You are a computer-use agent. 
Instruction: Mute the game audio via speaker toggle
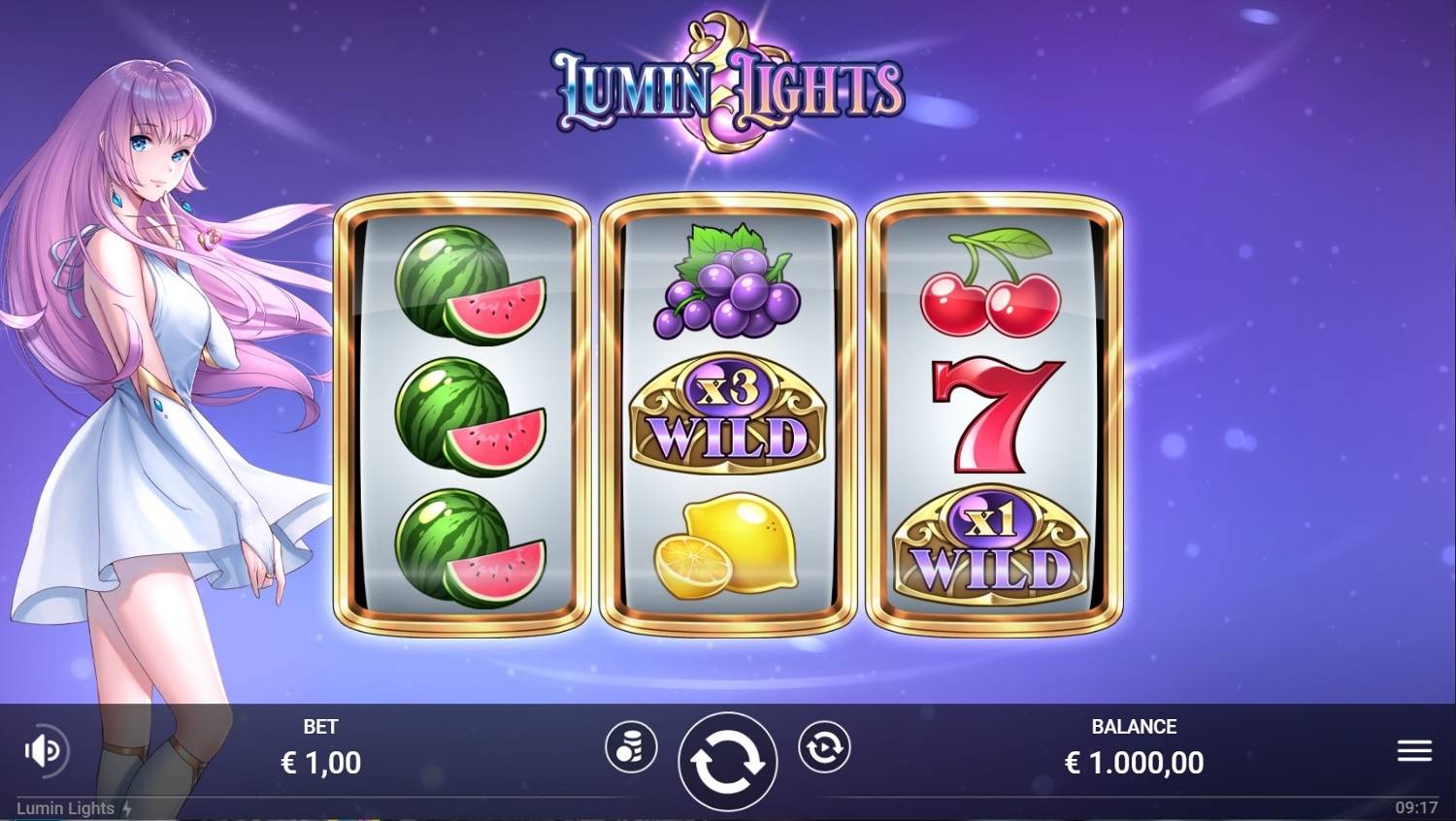pos(43,748)
